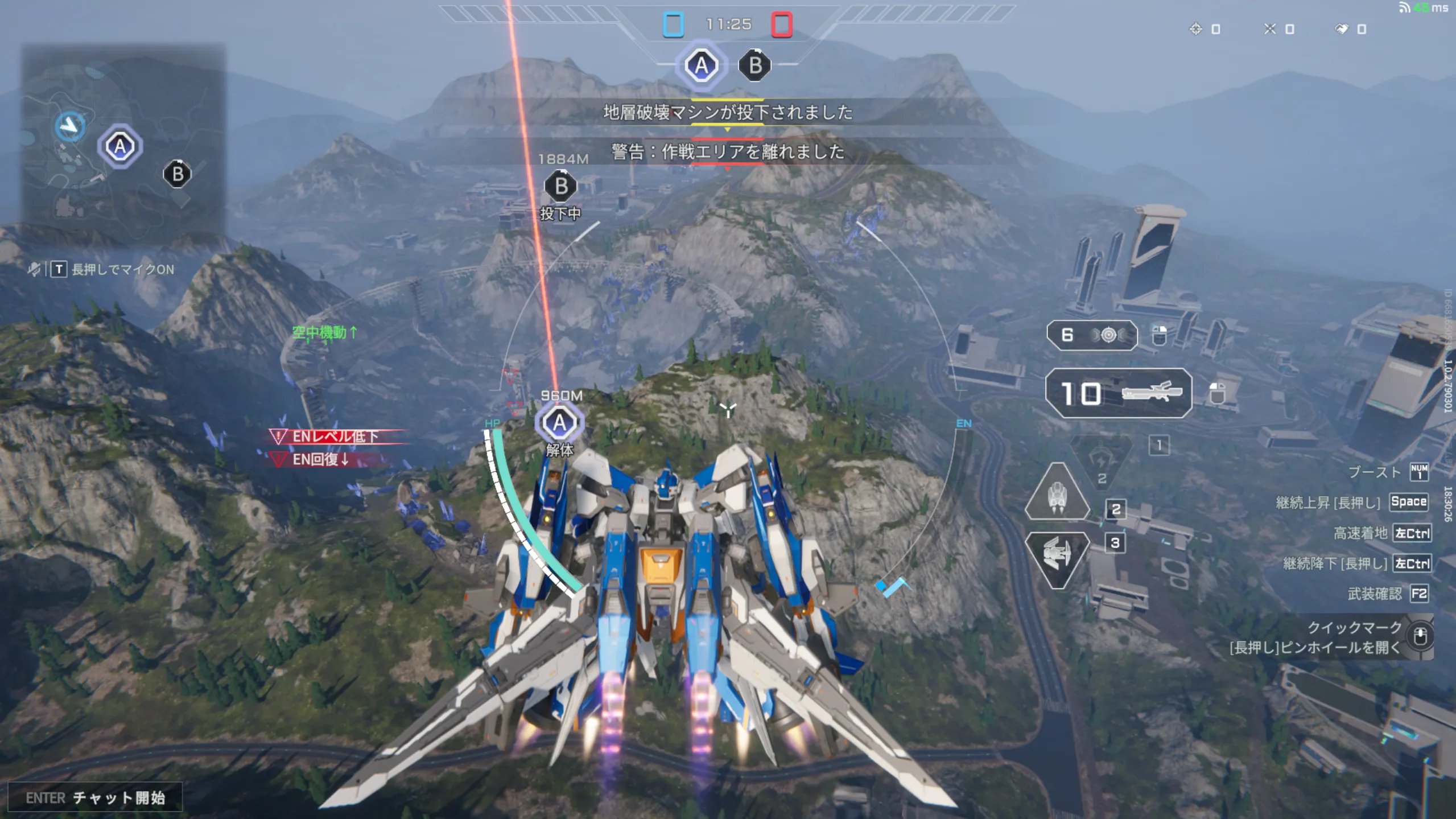Select point A marker on the minimap
This screenshot has width=1456, height=819.
tap(119, 147)
